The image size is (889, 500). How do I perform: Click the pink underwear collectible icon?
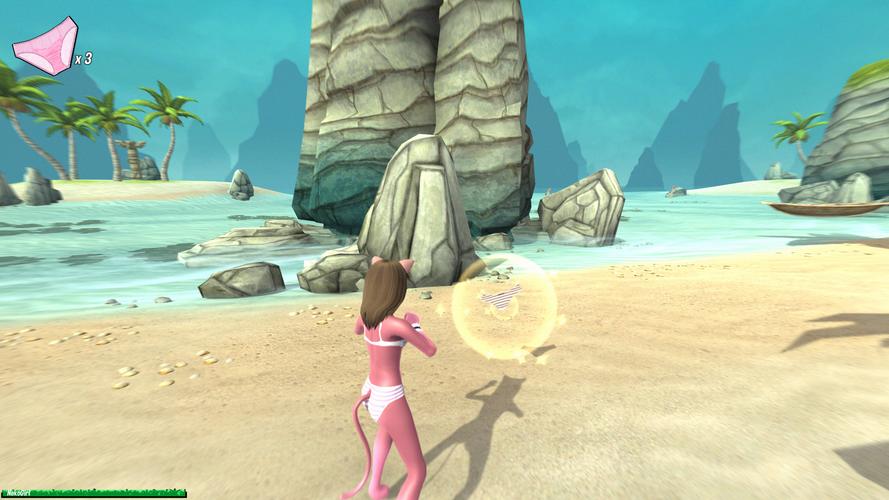(45, 45)
